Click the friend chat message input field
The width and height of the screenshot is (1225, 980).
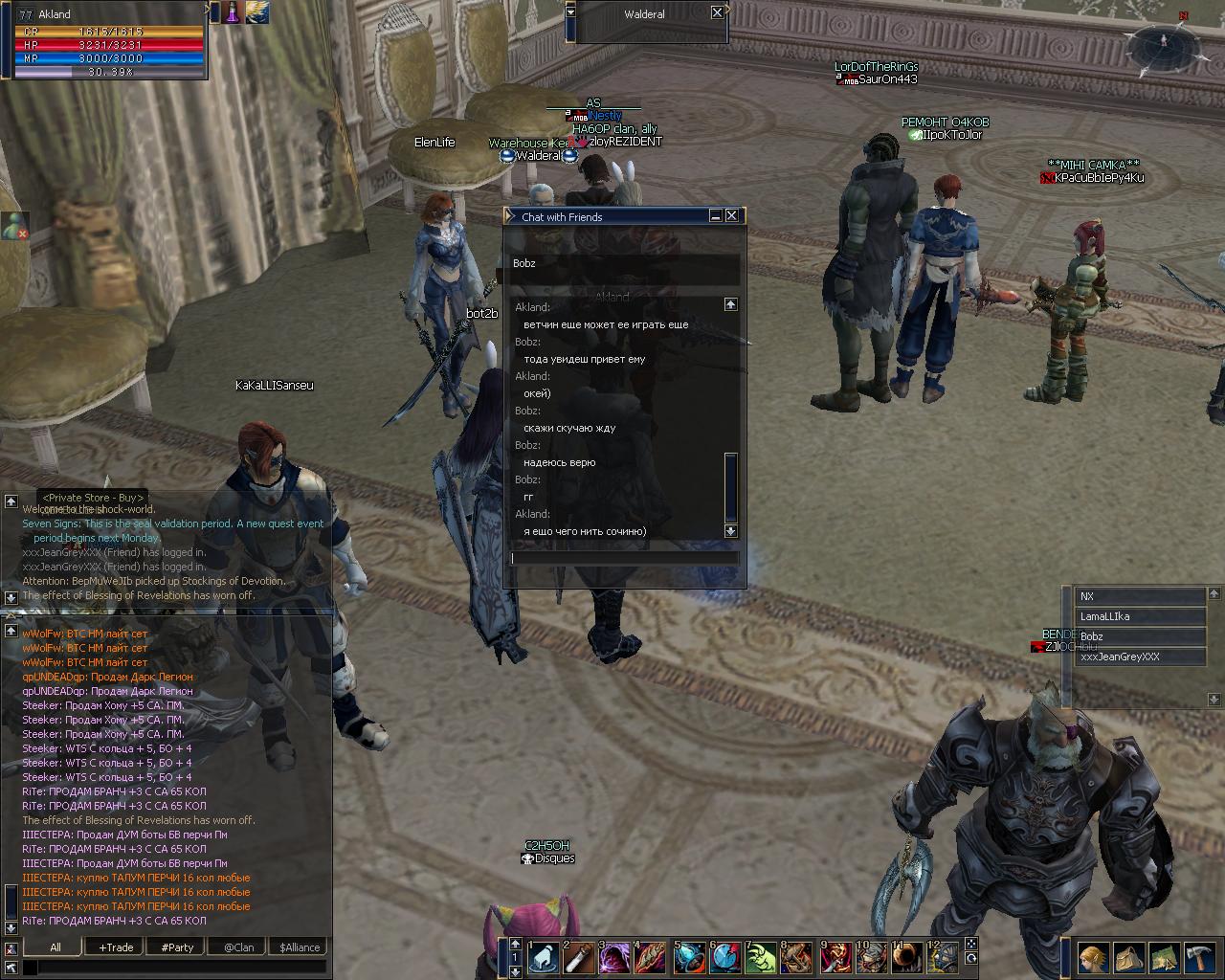pos(624,558)
